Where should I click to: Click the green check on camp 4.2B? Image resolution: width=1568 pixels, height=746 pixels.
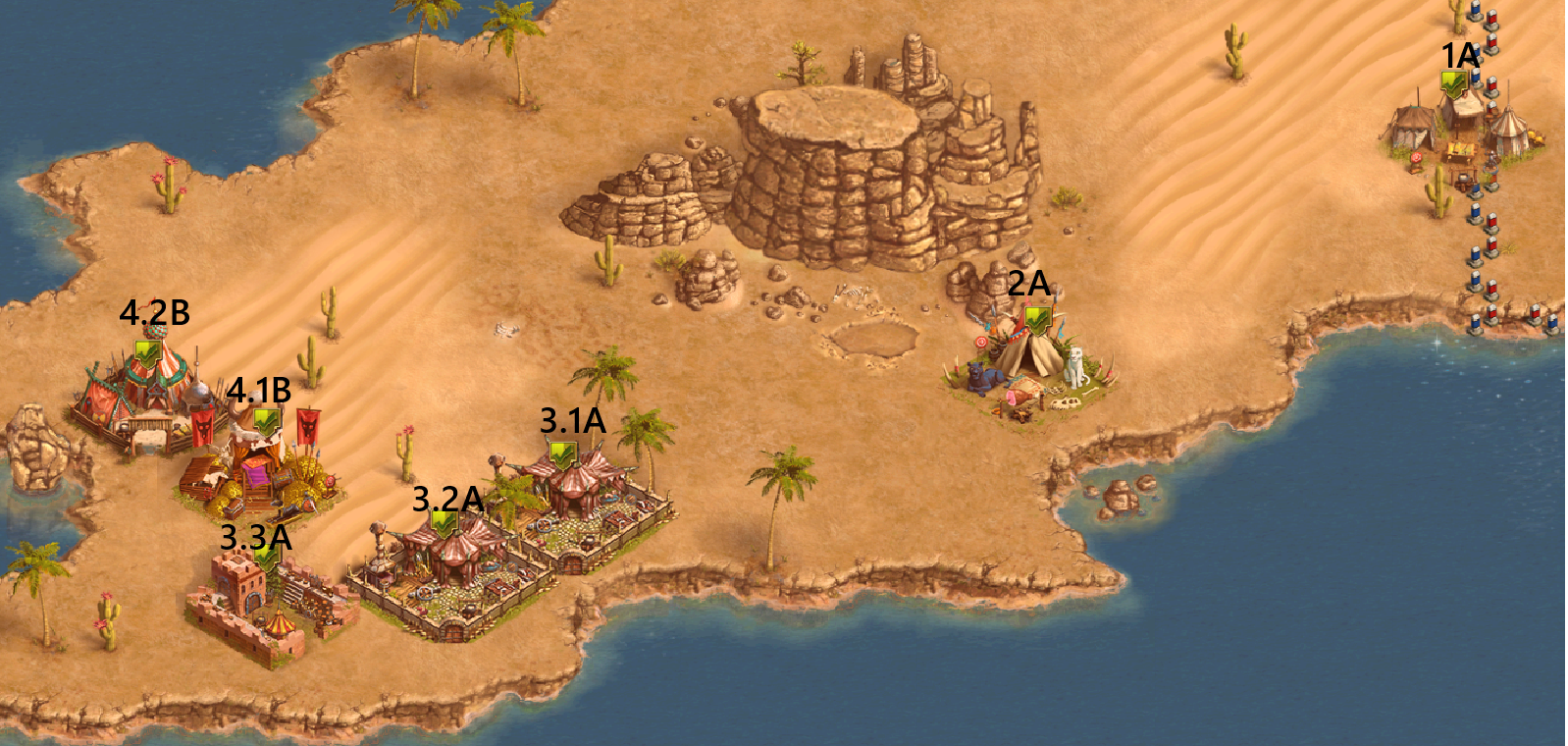pos(148,353)
